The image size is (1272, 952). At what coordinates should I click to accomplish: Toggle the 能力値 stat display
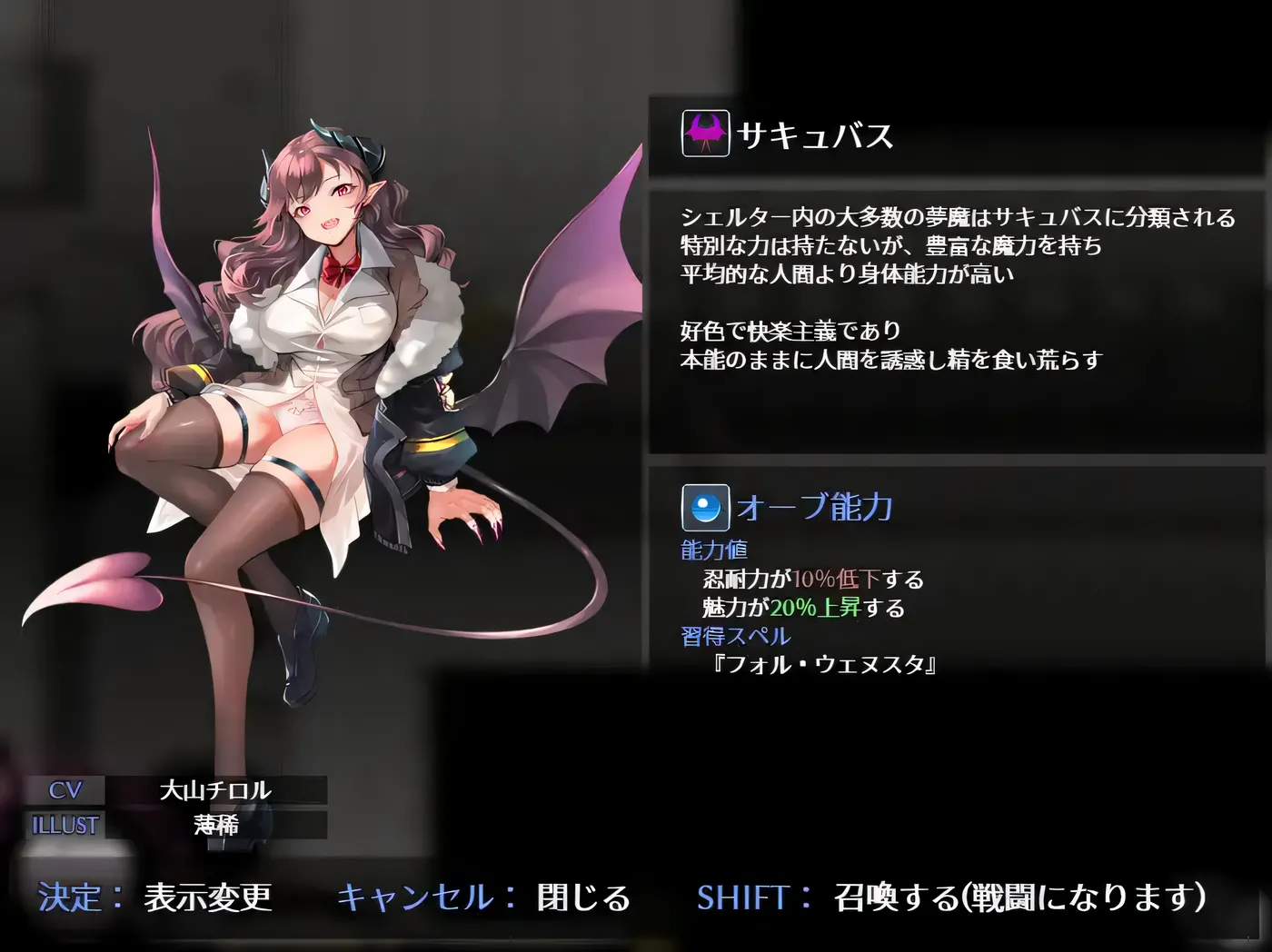(x=714, y=549)
